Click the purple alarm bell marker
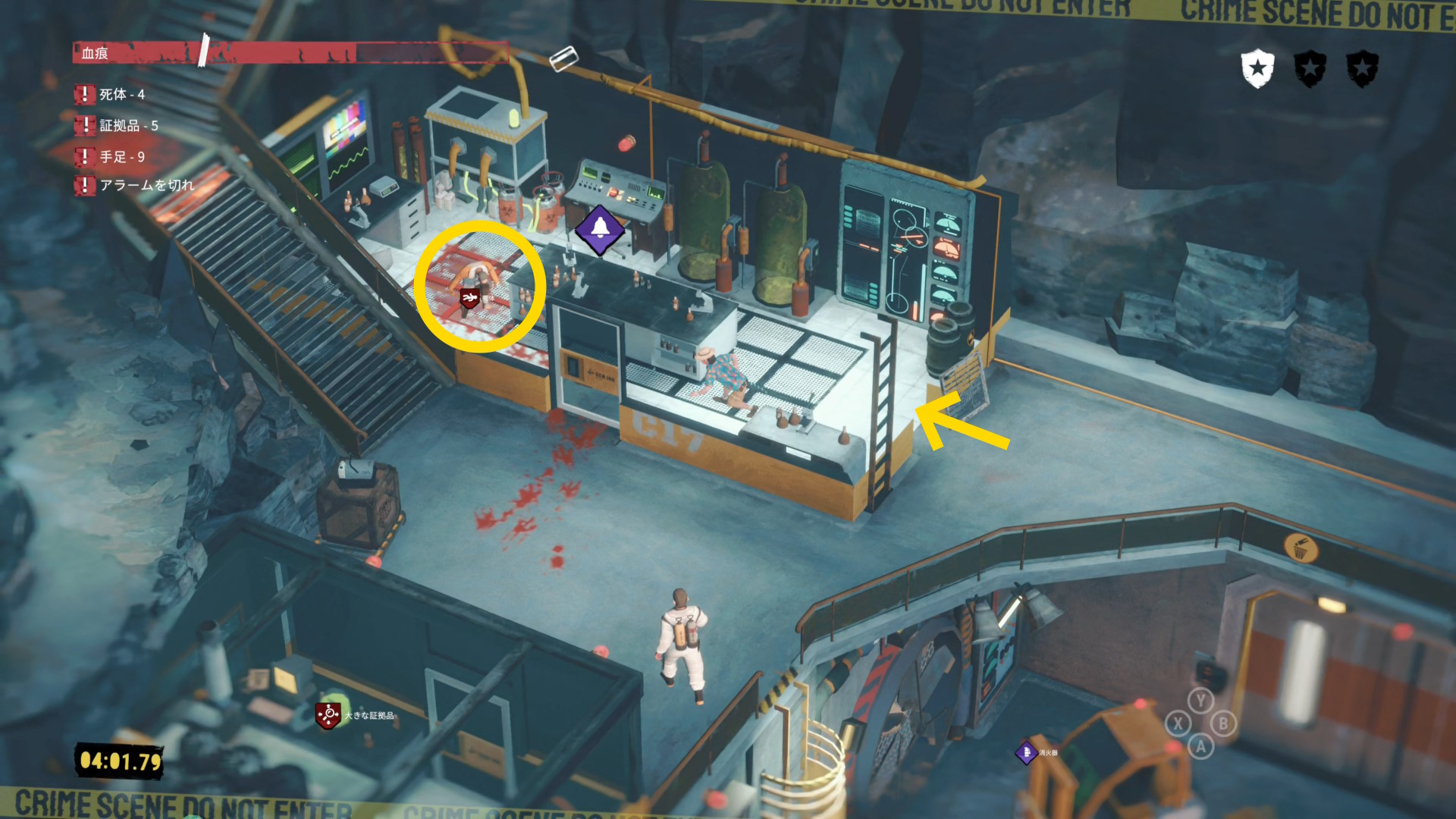This screenshot has width=1456, height=819. (x=600, y=228)
